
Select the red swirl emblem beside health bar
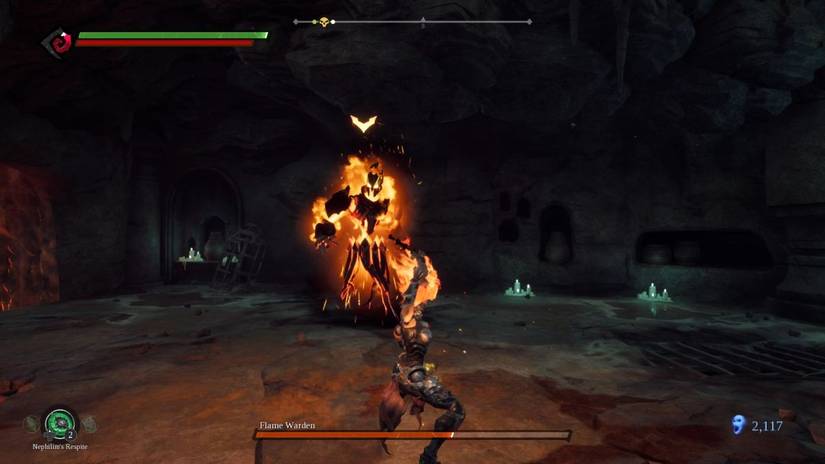click(x=59, y=42)
